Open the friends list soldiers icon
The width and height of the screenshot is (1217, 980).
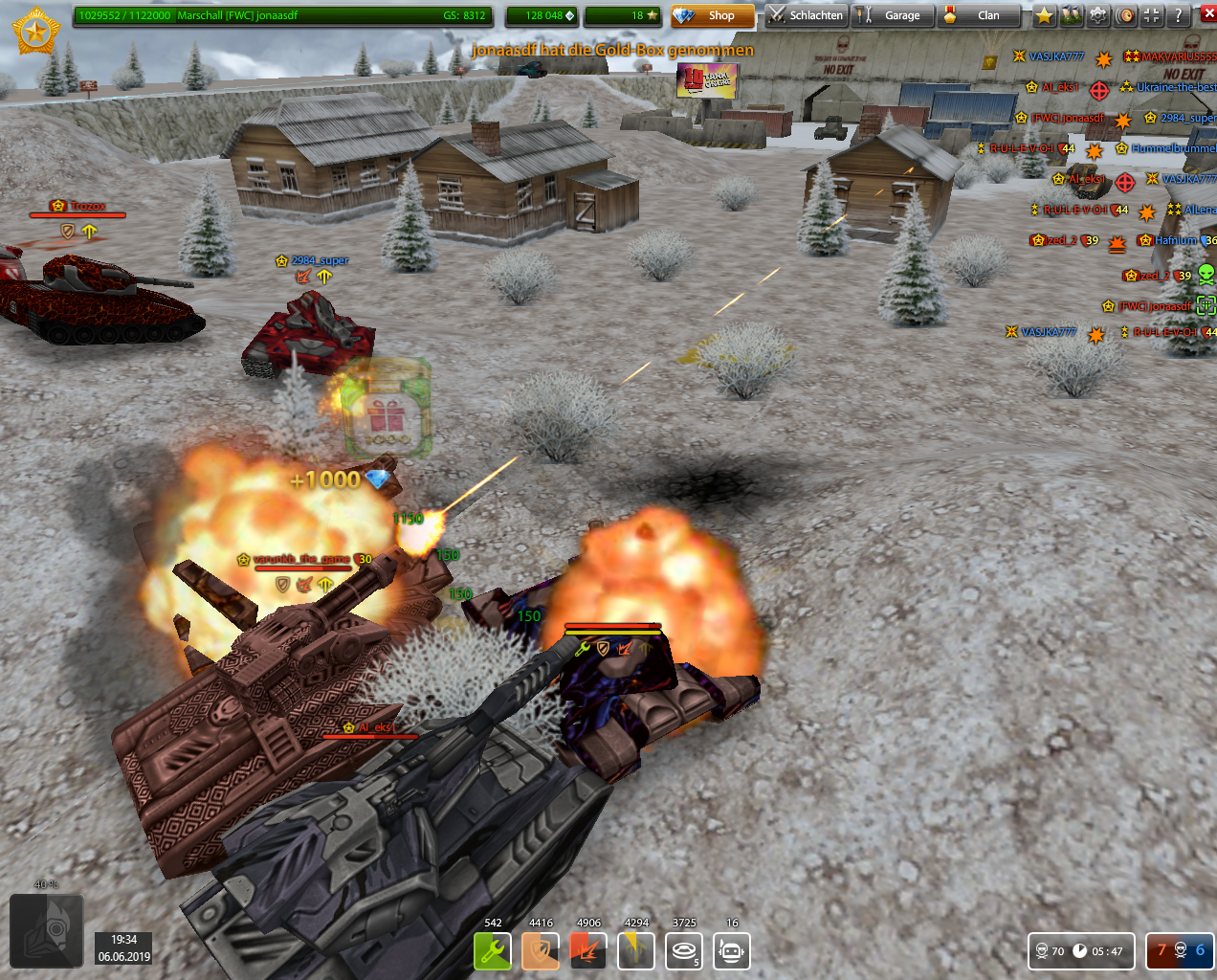tap(1072, 15)
